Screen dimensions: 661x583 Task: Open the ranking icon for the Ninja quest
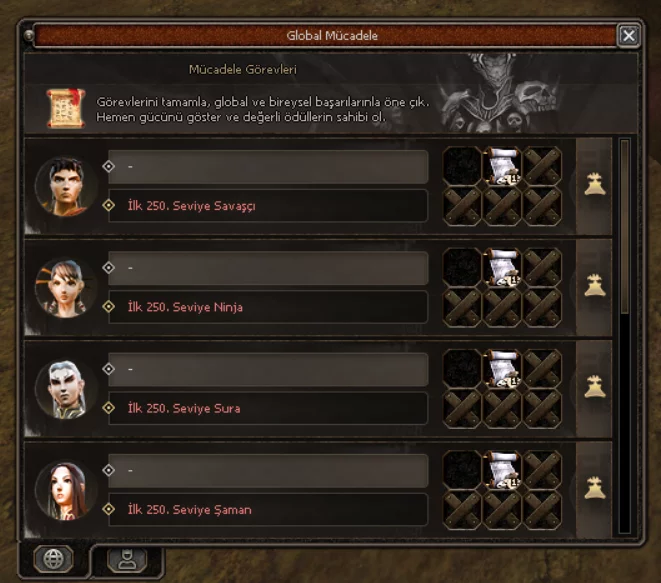pos(595,286)
